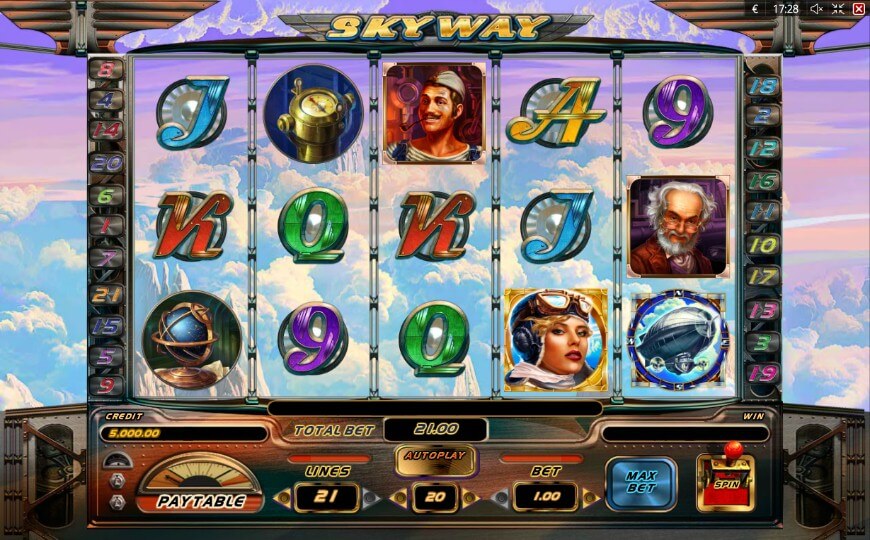The image size is (870, 540).
Task: Pull the red Spin lever button
Action: [726, 482]
